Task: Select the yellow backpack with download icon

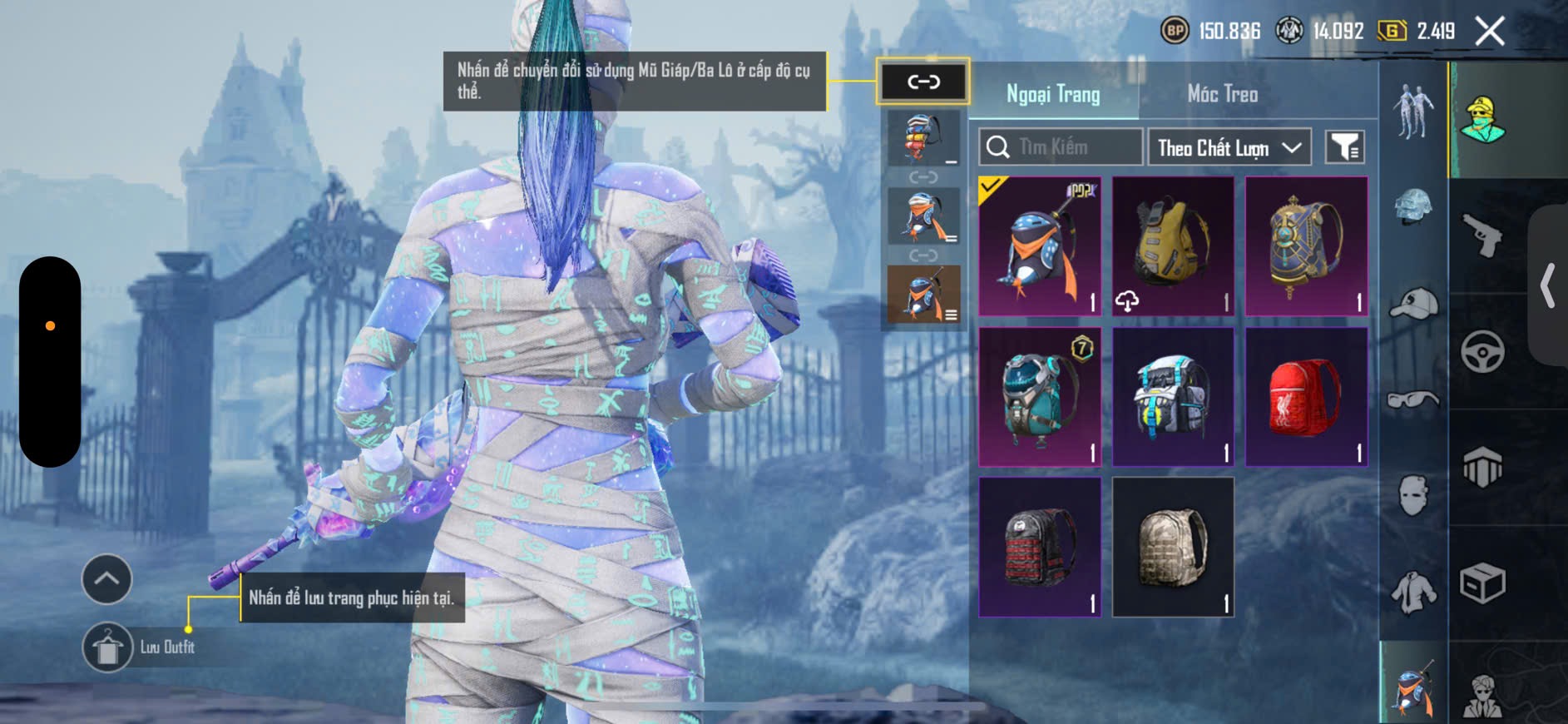Action: pyautogui.click(x=1173, y=246)
